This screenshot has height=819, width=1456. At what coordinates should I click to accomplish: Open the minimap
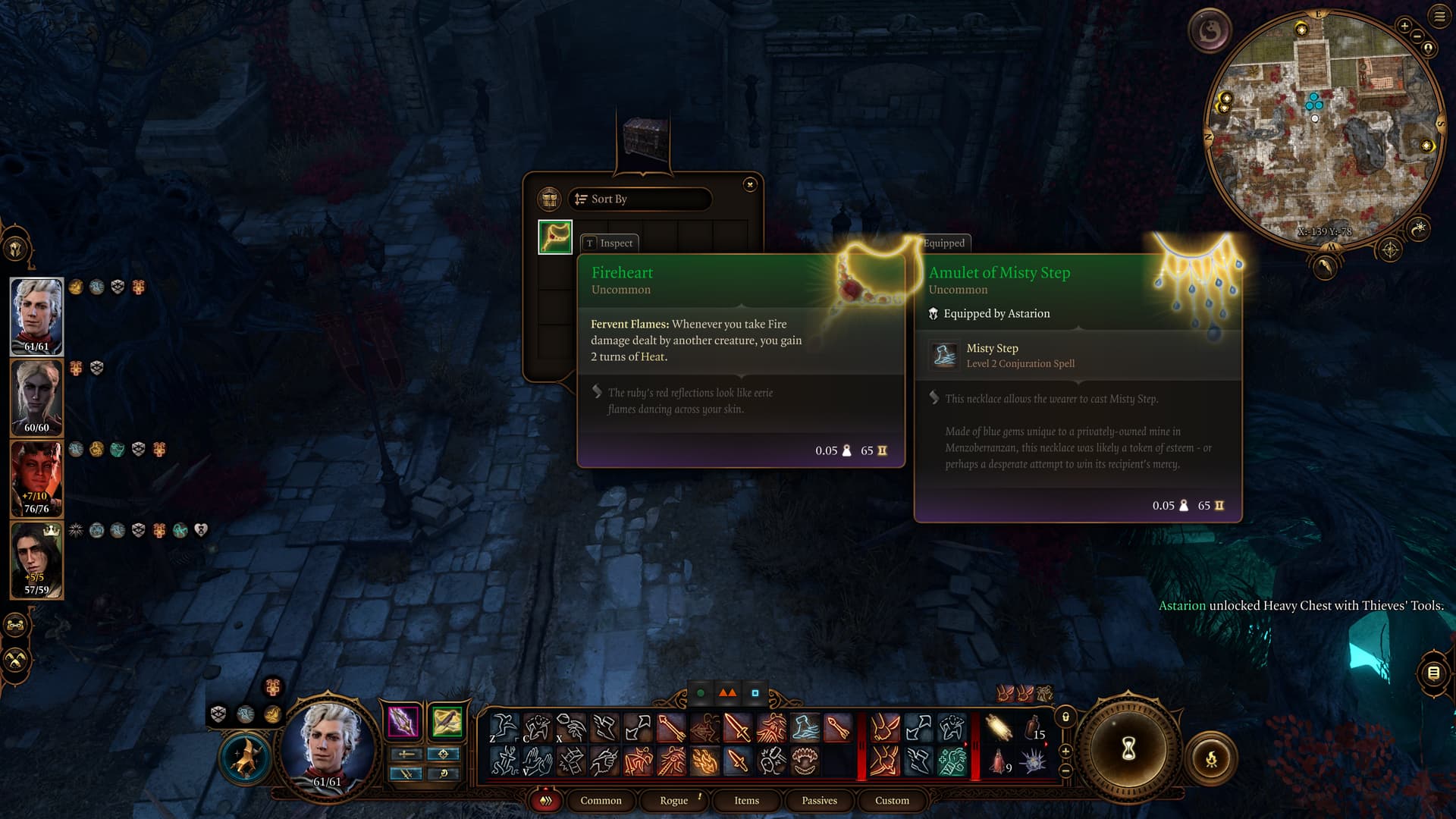pos(1323,125)
